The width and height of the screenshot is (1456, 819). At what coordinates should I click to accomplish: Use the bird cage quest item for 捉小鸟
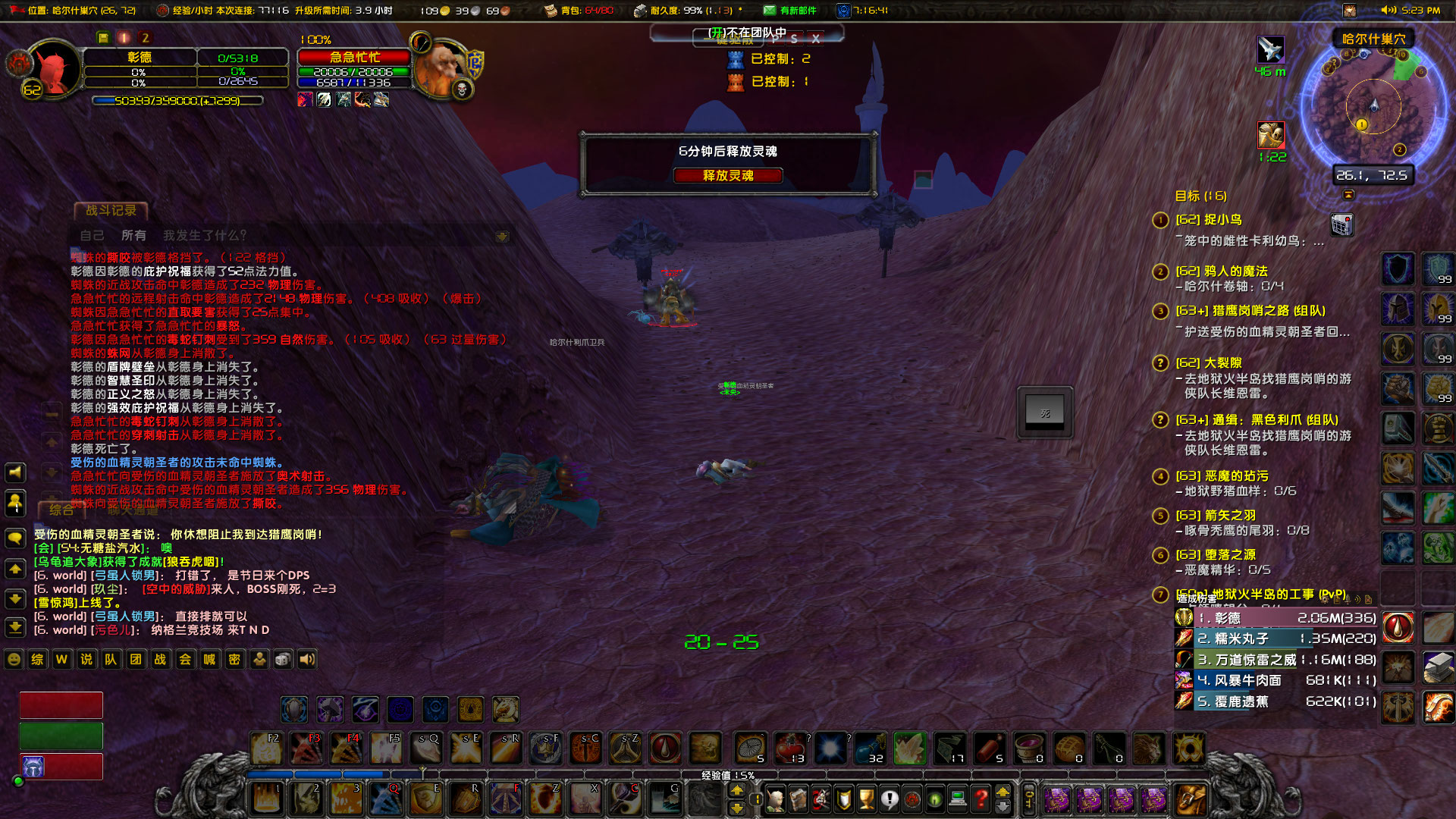(x=1342, y=225)
